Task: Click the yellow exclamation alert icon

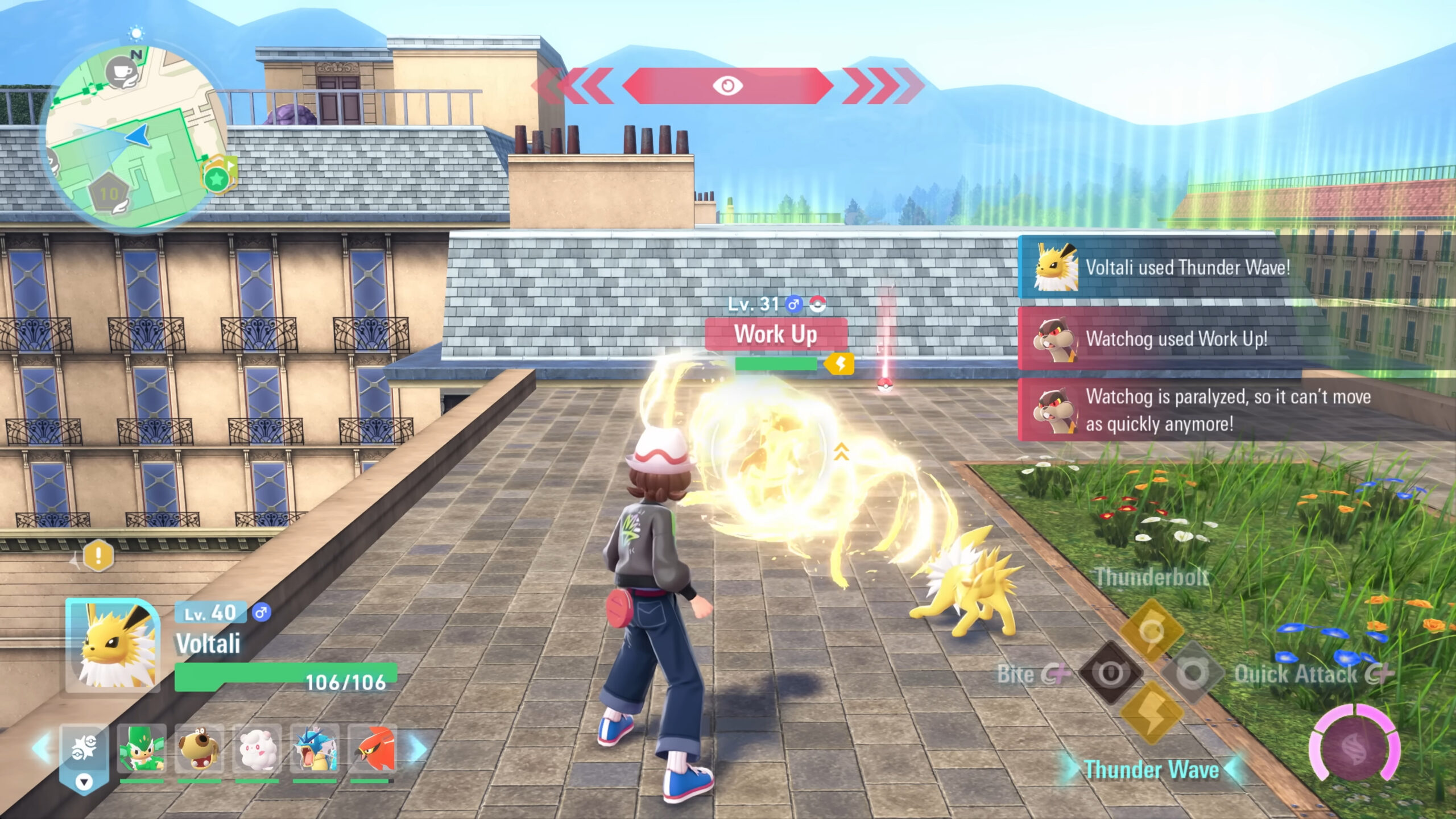Action: [98, 555]
